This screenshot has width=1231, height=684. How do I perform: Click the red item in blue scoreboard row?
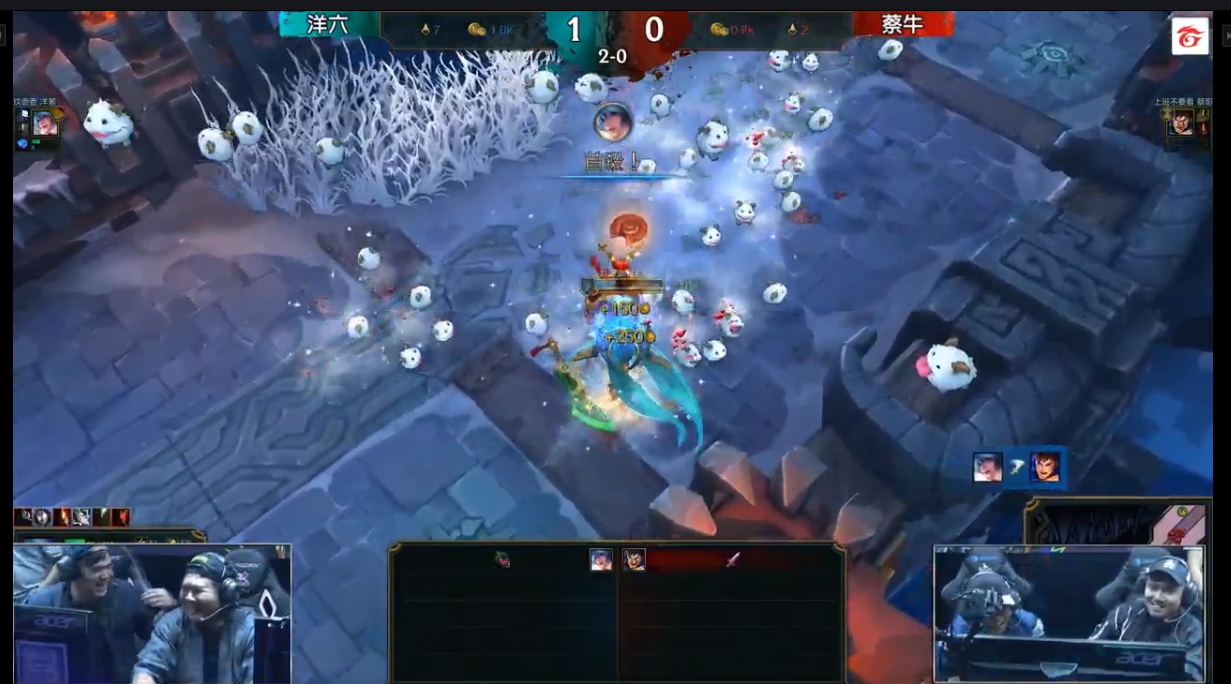click(x=502, y=560)
